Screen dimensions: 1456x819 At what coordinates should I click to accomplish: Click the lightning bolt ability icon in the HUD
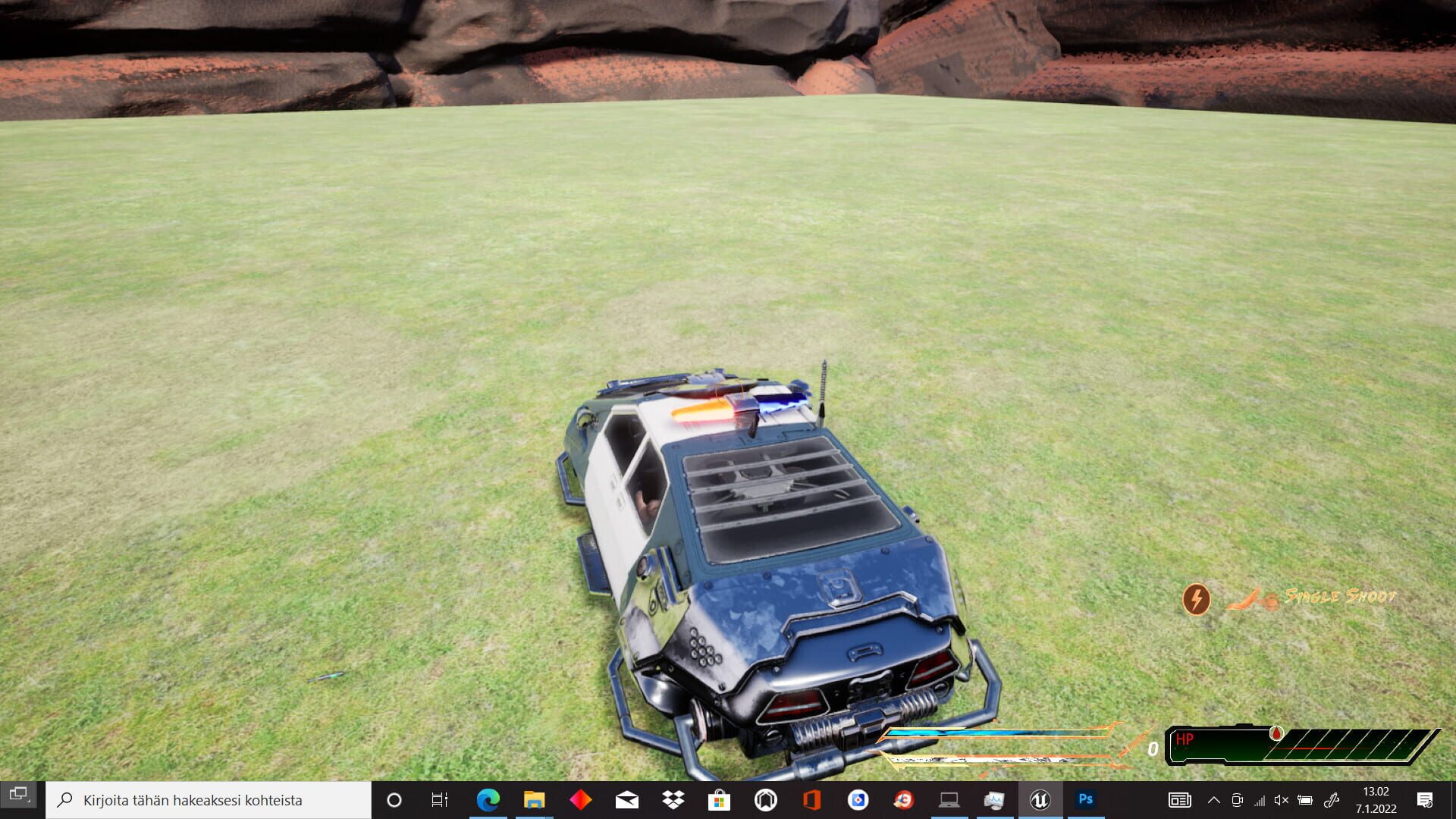tap(1197, 599)
